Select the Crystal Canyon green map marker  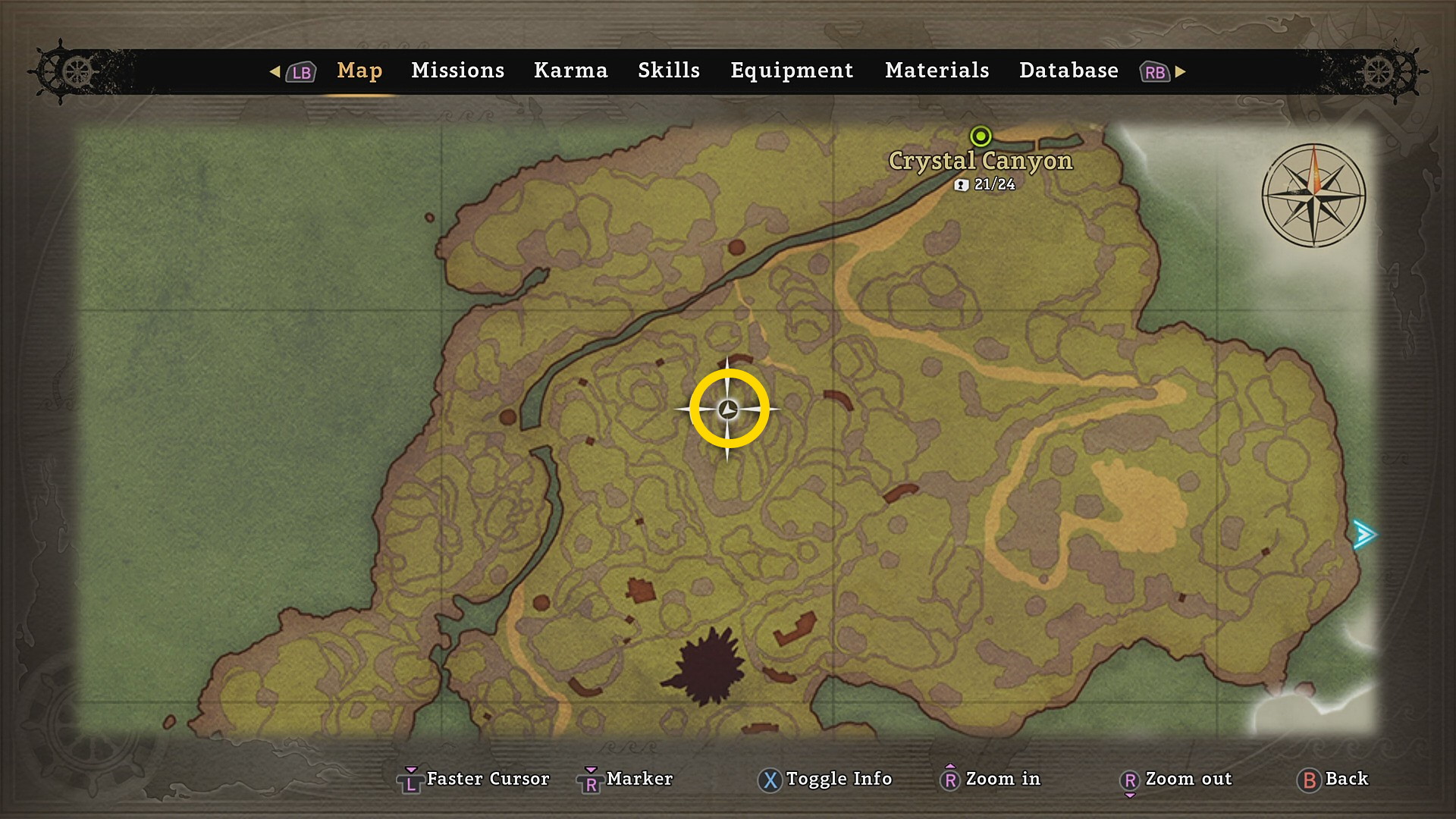tap(981, 136)
